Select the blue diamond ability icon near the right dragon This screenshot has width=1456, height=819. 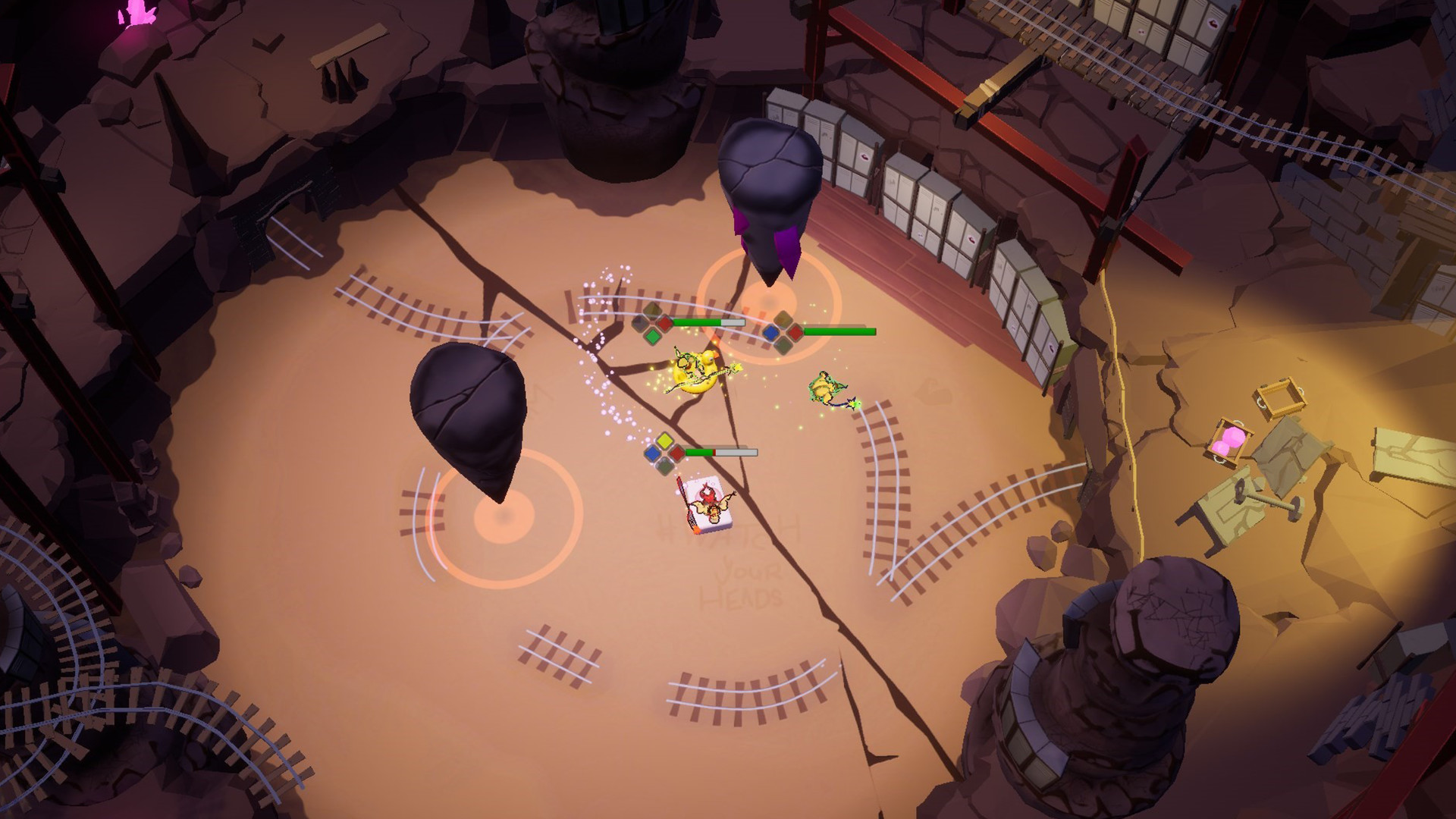(x=771, y=331)
